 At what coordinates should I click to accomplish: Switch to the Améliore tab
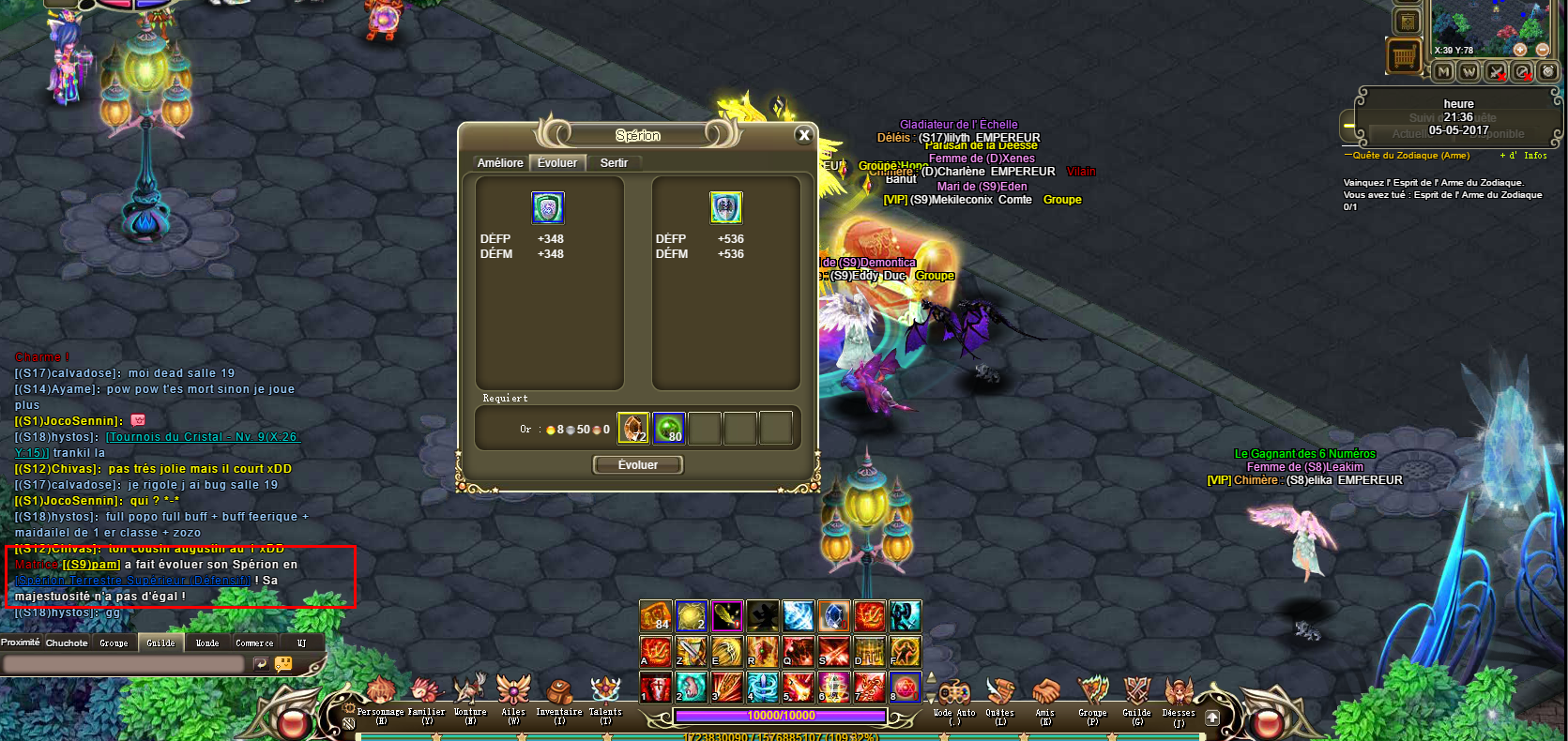tap(500, 163)
